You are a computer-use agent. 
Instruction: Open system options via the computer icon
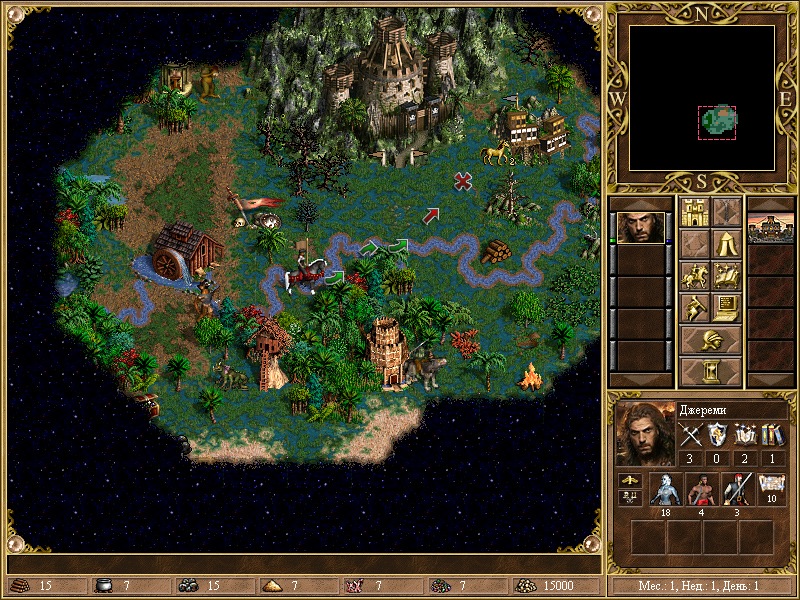[x=726, y=307]
